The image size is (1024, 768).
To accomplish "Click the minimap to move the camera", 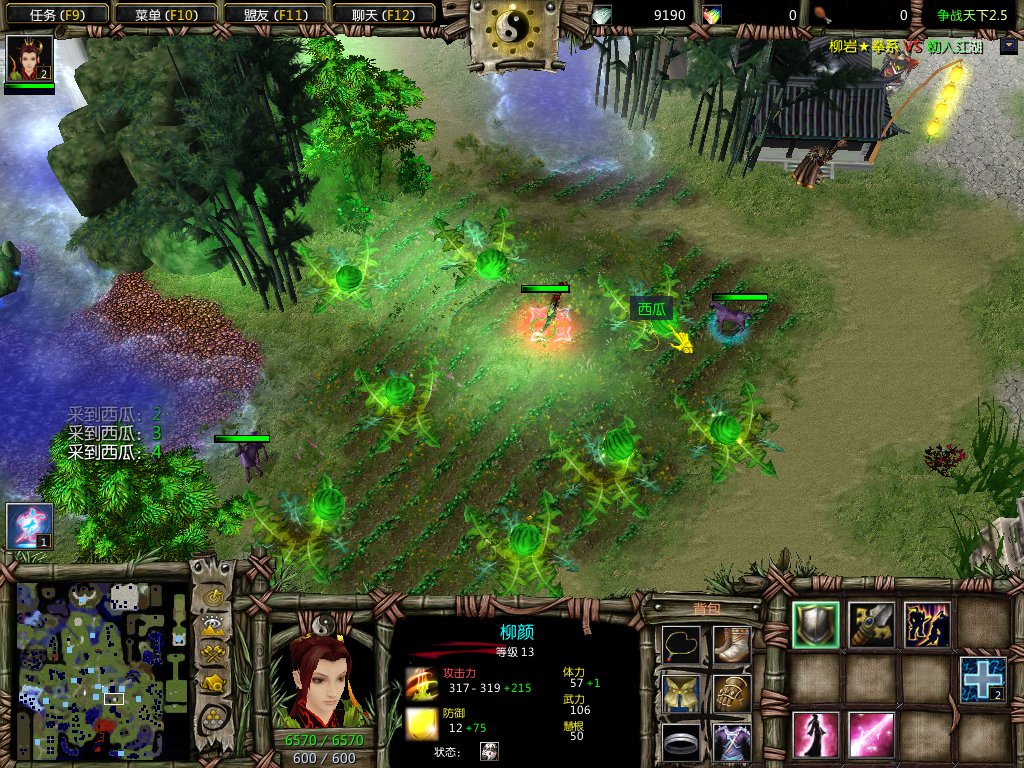I will point(102,670).
